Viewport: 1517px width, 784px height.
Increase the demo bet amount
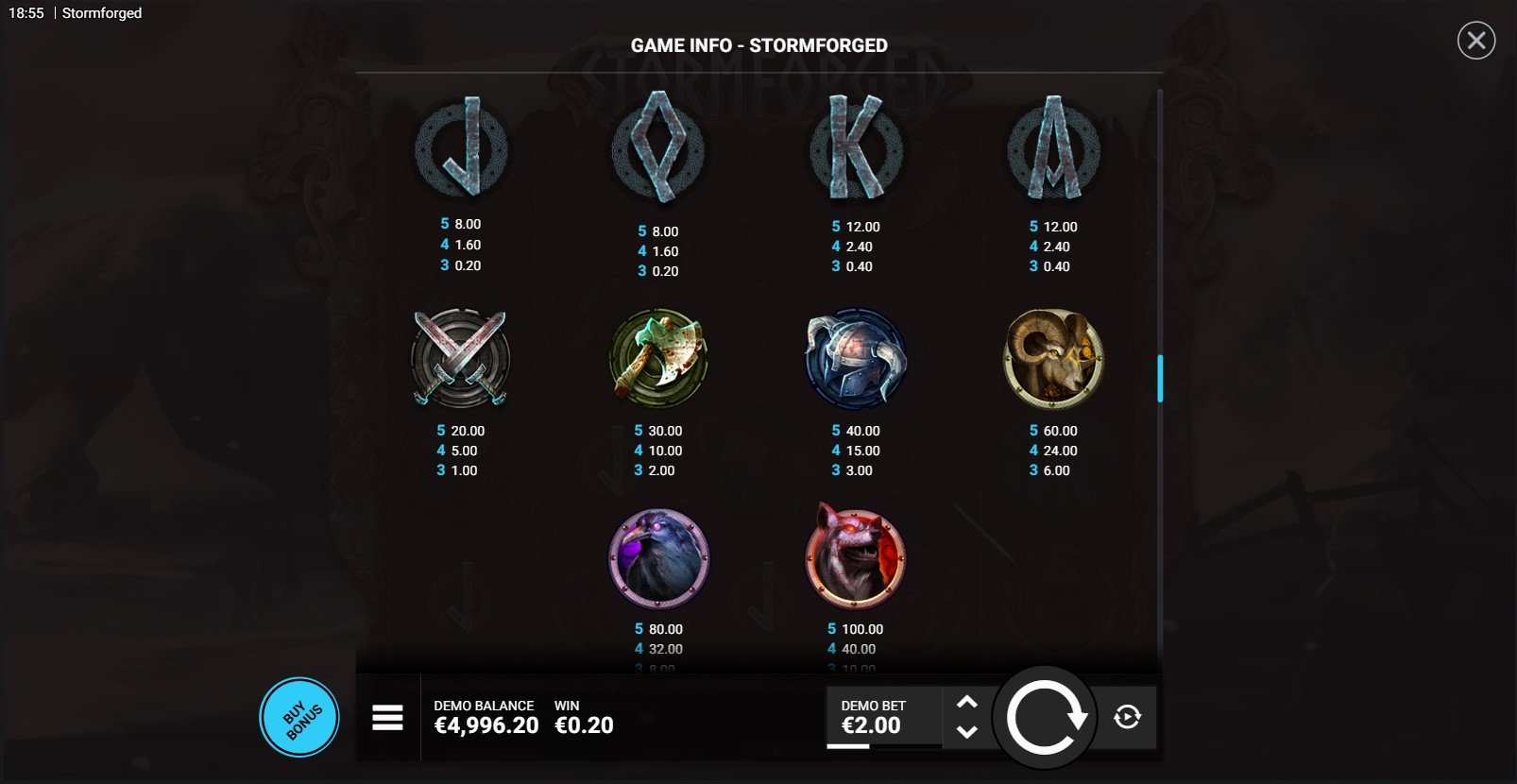coord(966,702)
